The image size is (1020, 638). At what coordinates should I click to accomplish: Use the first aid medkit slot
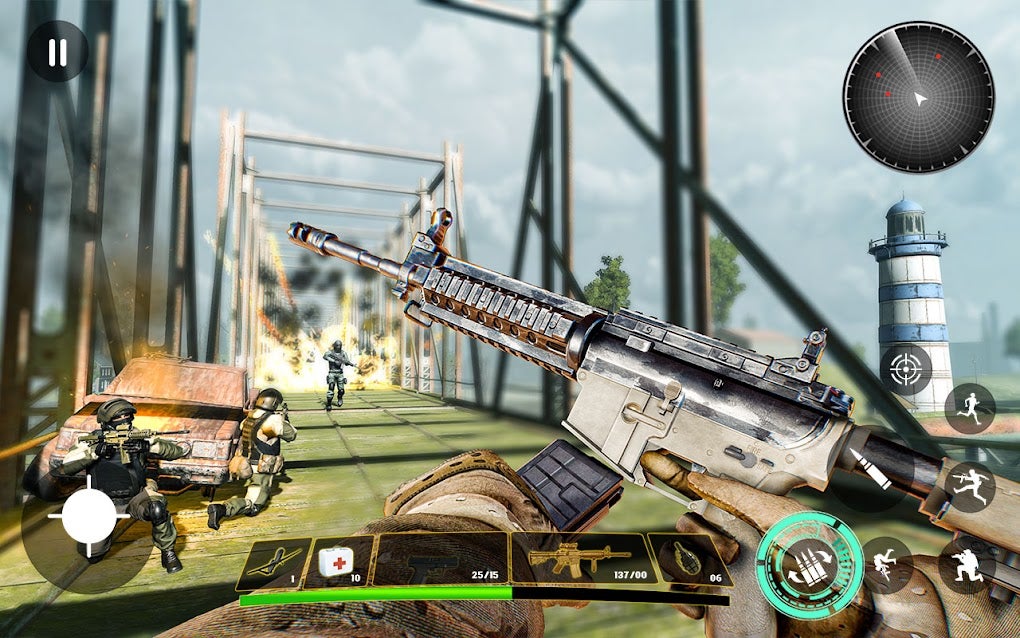click(340, 562)
